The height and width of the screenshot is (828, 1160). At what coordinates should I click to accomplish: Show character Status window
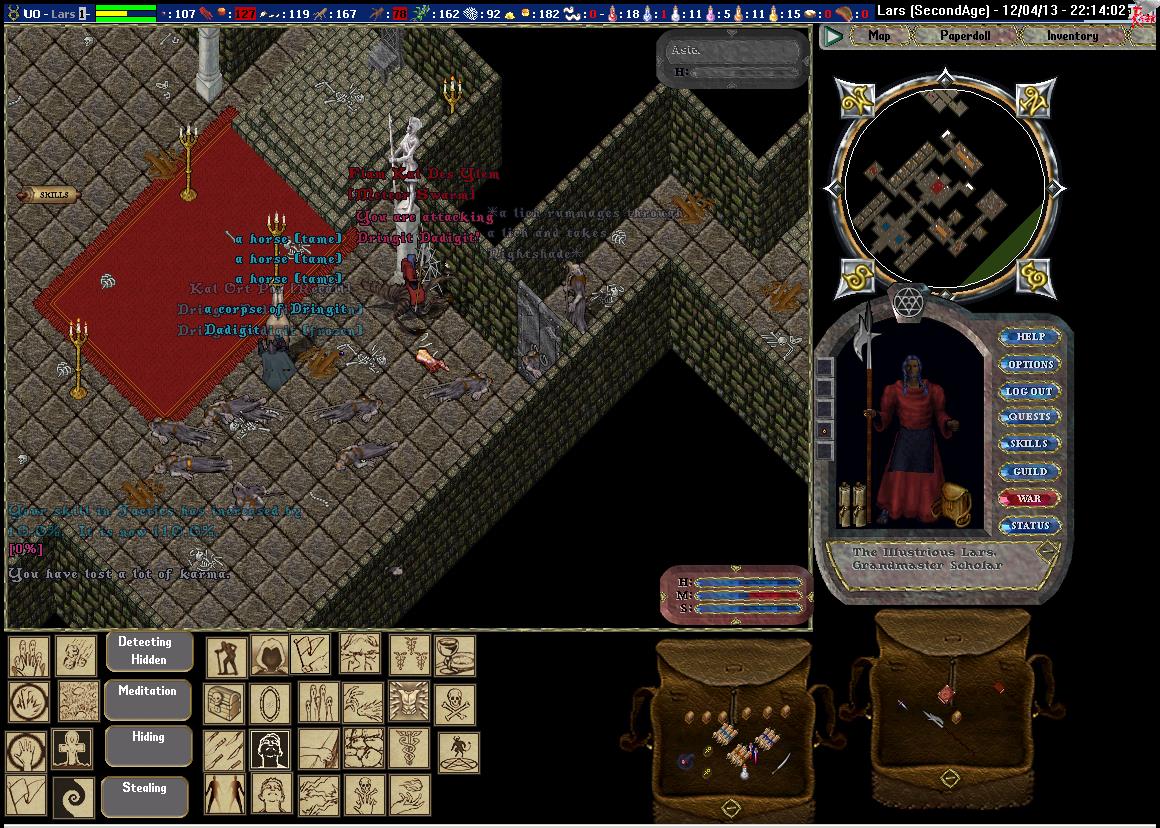(1030, 525)
